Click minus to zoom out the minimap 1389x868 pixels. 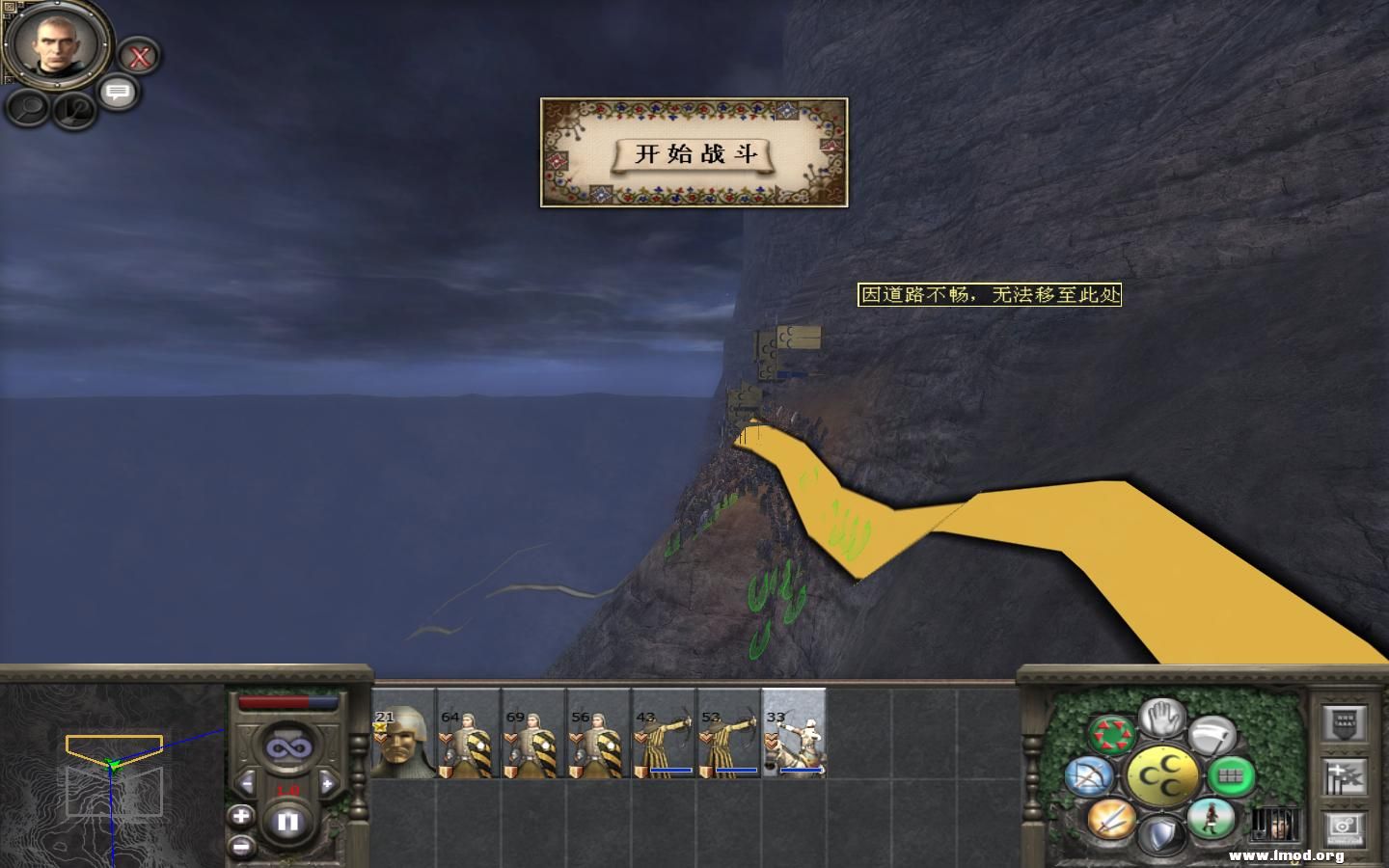point(242,845)
